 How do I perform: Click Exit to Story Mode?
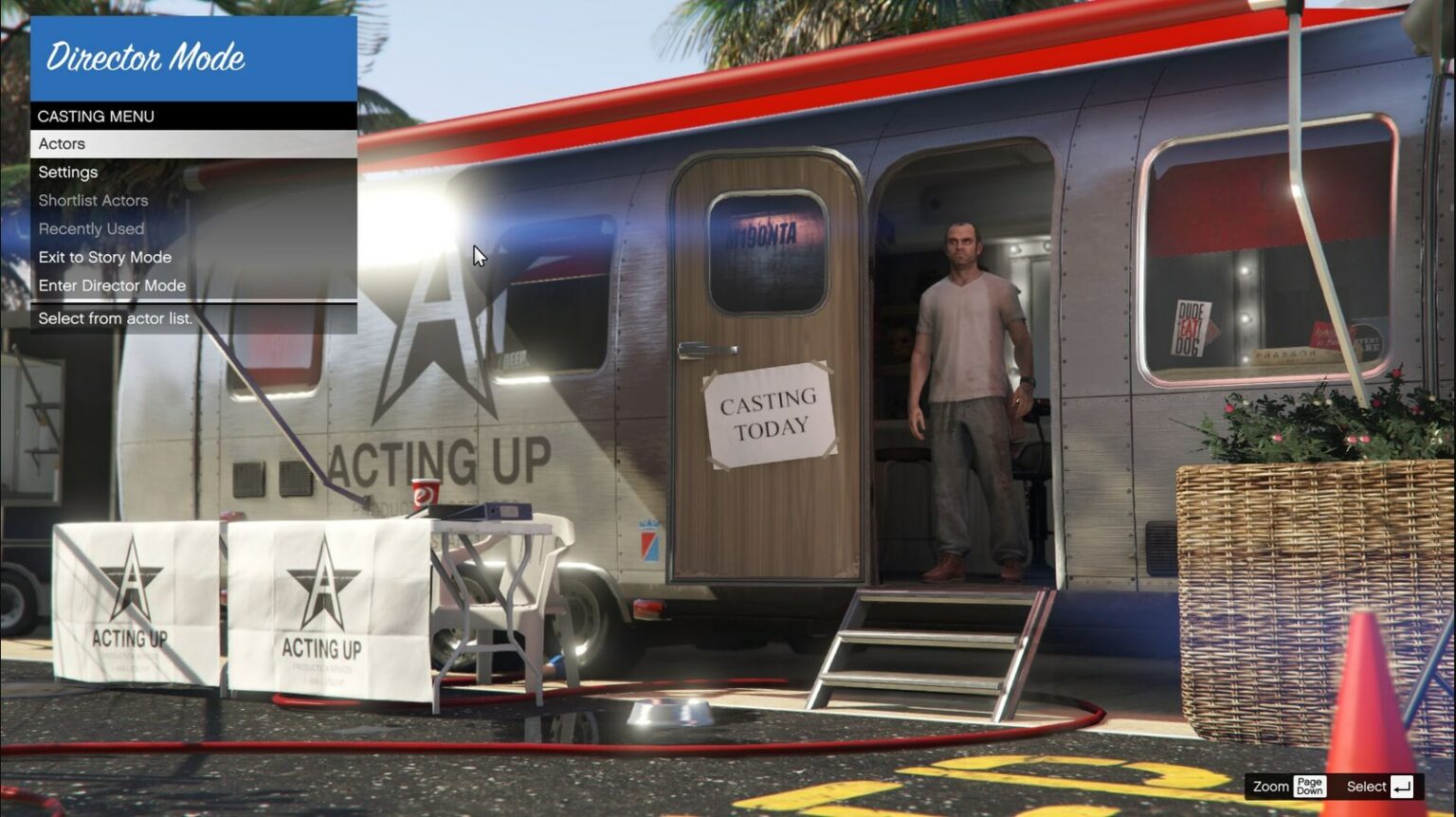click(104, 257)
